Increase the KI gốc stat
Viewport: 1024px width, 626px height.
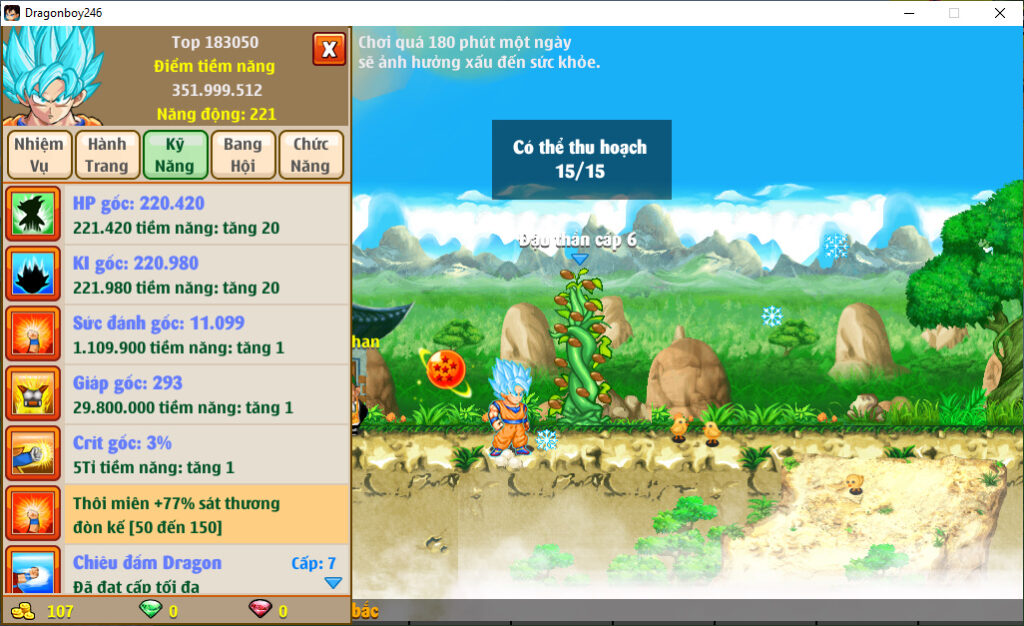(176, 275)
